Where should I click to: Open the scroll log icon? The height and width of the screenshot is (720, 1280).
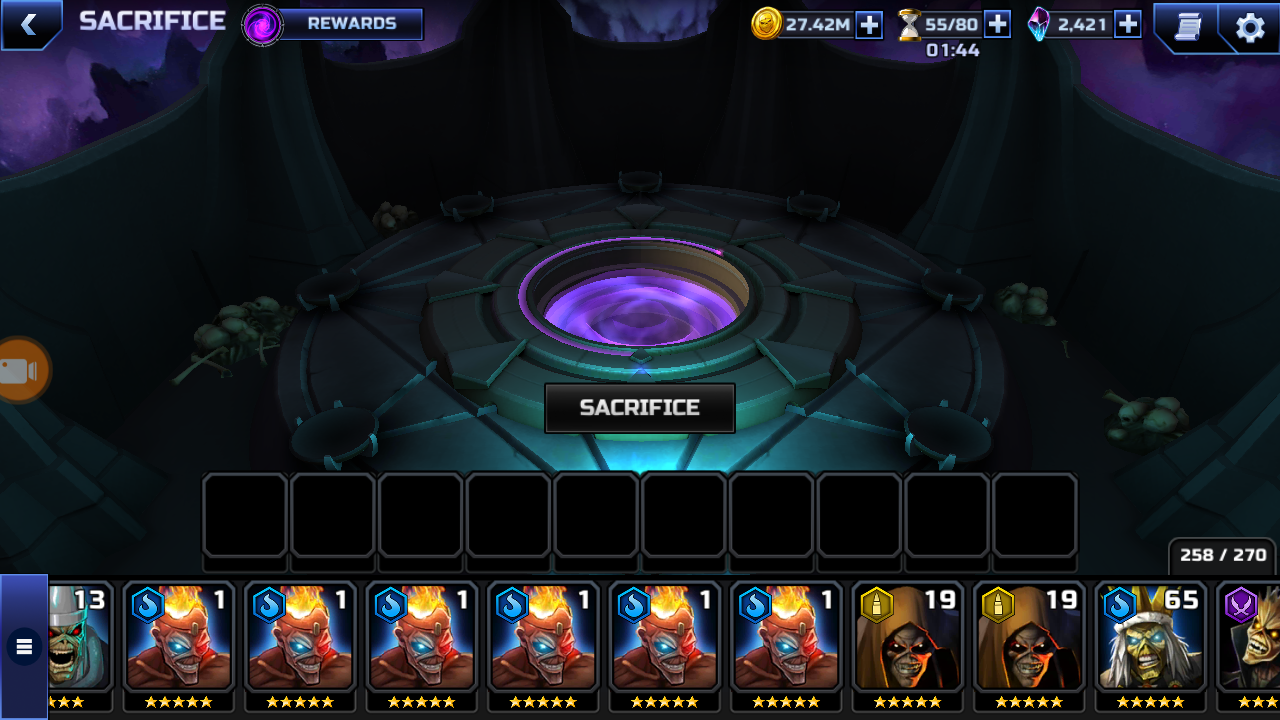(1187, 27)
